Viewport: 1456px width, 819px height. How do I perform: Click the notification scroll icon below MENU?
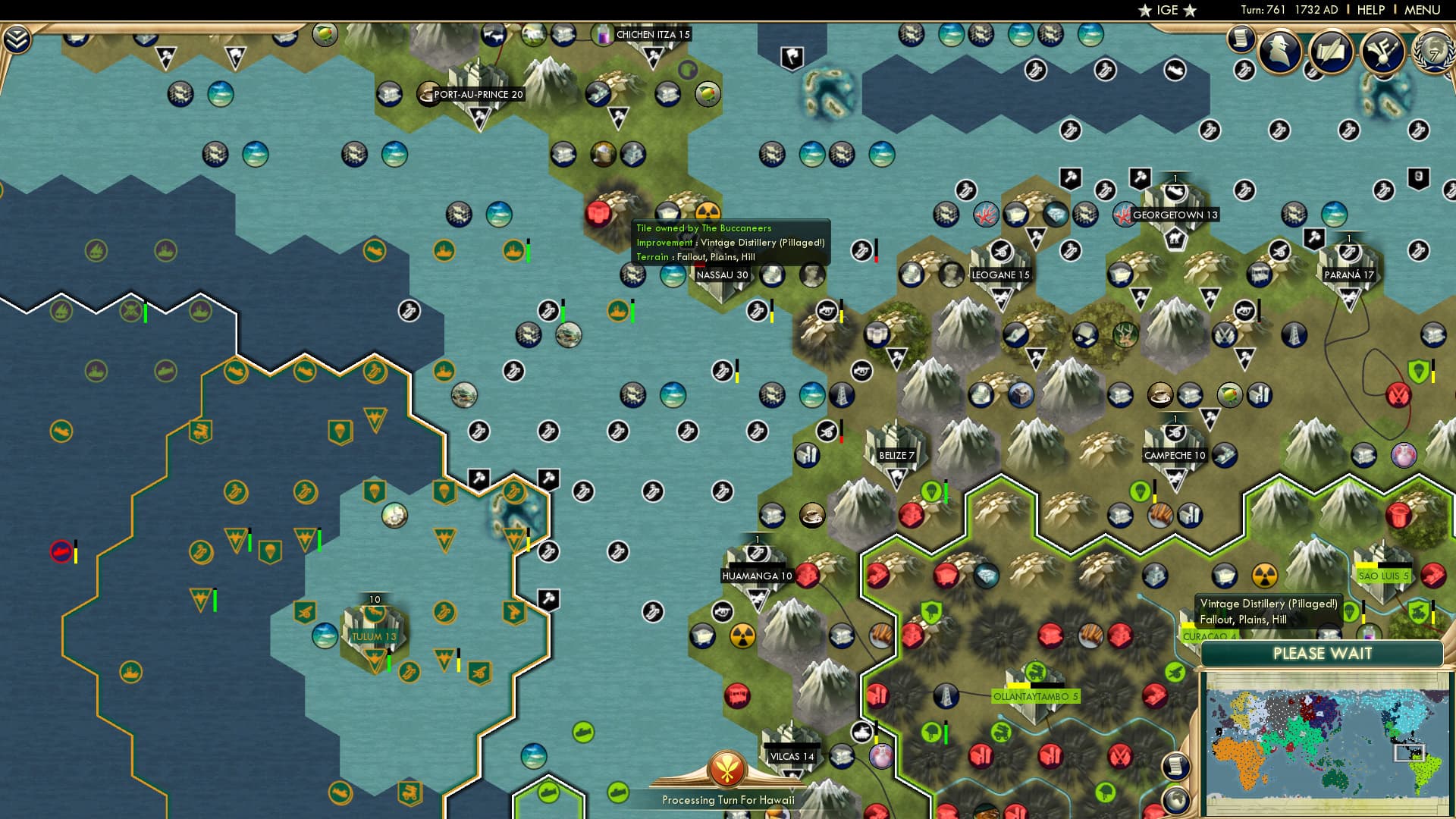pos(1241,40)
